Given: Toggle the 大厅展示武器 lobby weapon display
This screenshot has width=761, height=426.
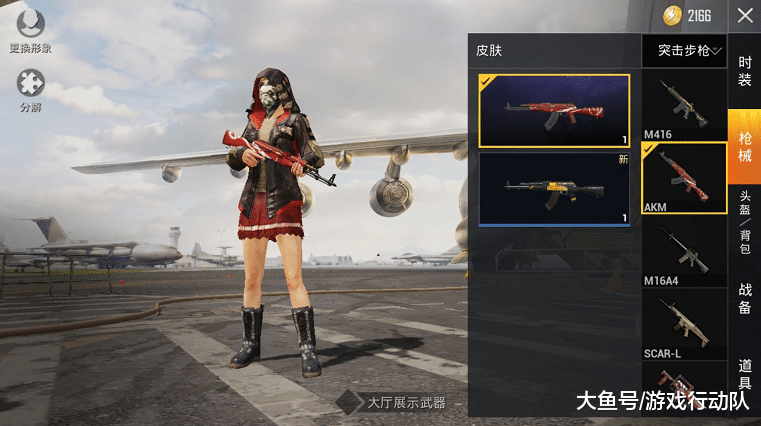Looking at the screenshot, I should pos(349,403).
